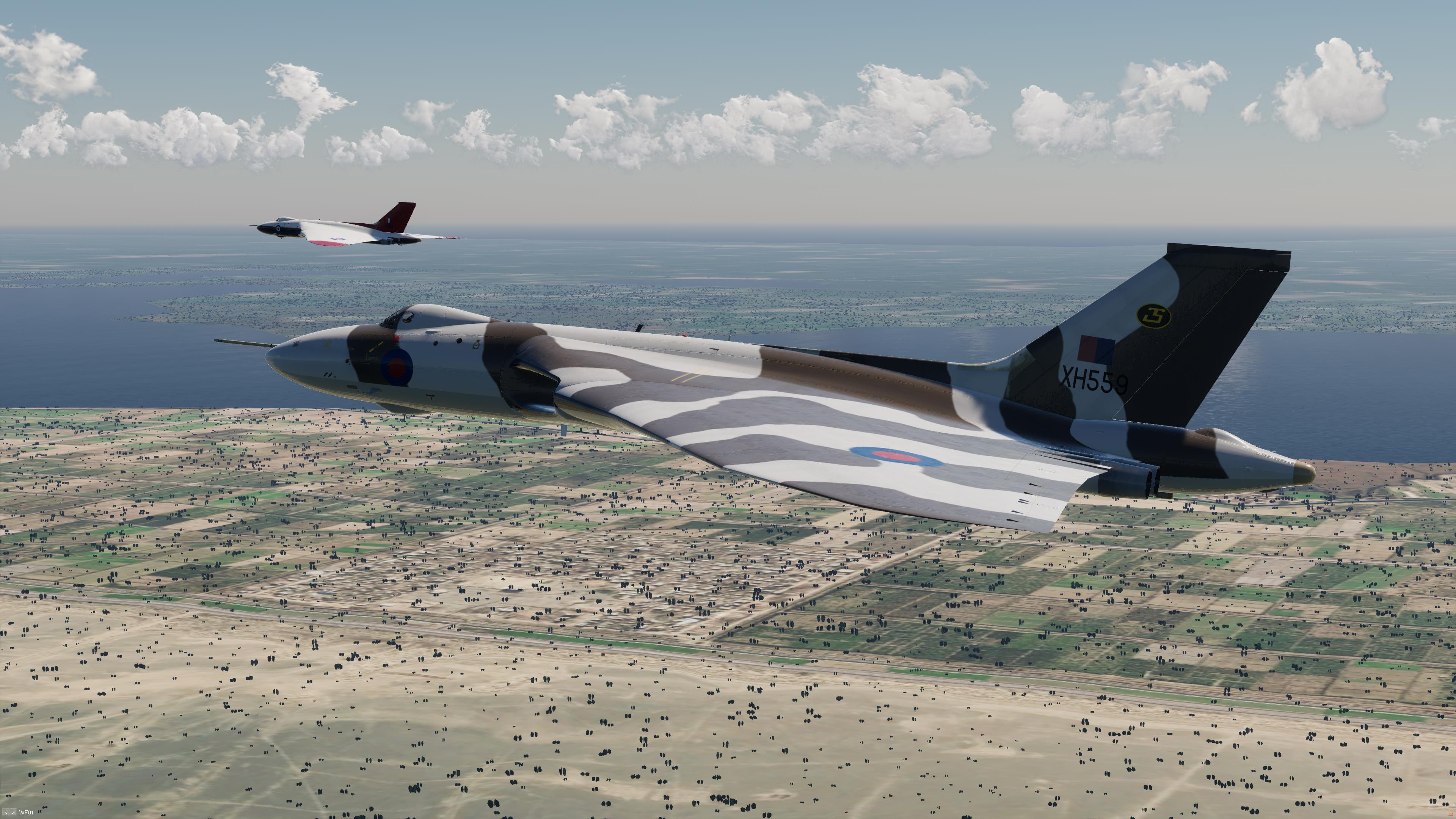
Task: Click the previous arrow beside WF01
Action: [x=6, y=813]
